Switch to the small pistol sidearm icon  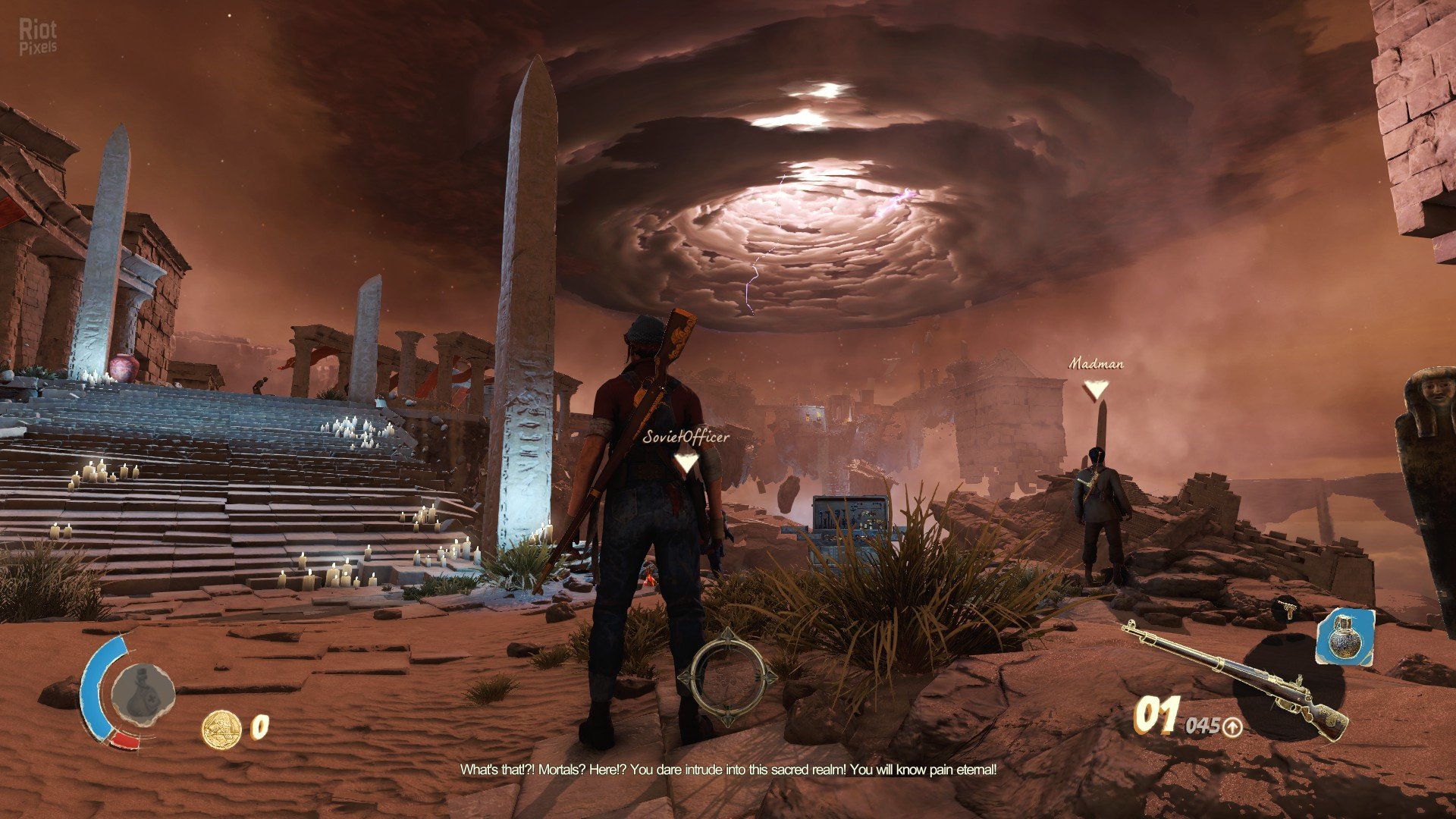(1285, 607)
